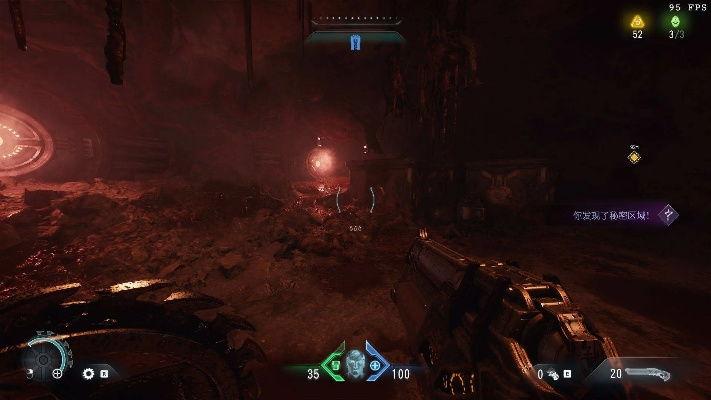Click the blue health cross icon
711x400 pixels.
coord(375,366)
